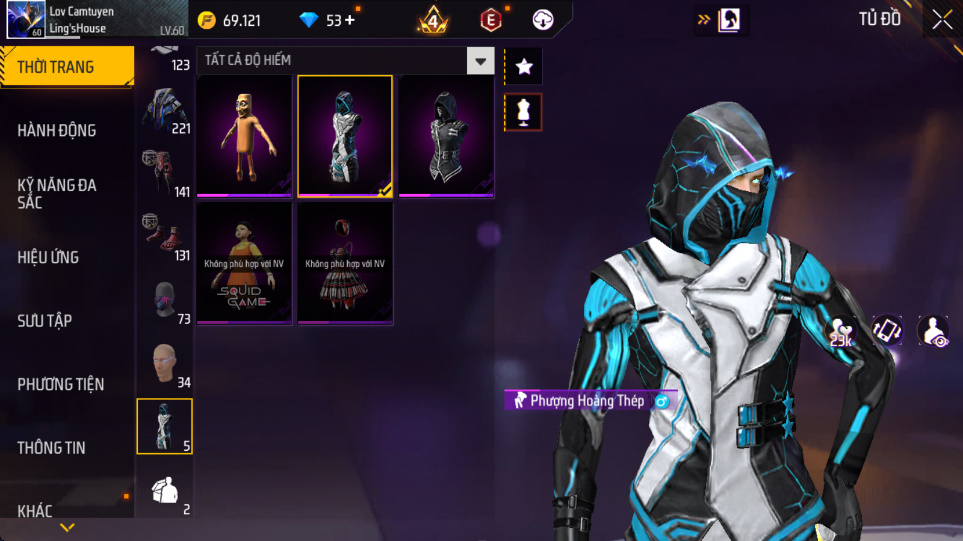Choose the face mask subcategory with 73 items

tap(165, 302)
